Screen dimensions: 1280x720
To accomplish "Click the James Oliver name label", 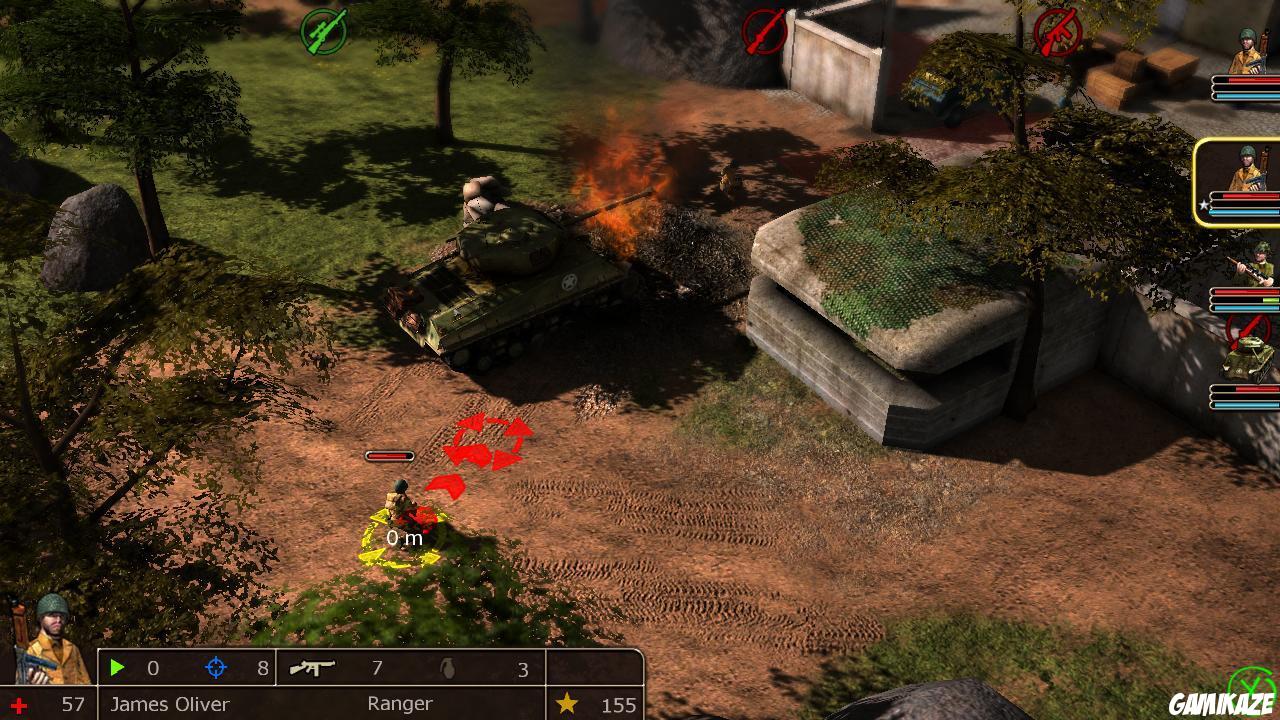I will (169, 704).
